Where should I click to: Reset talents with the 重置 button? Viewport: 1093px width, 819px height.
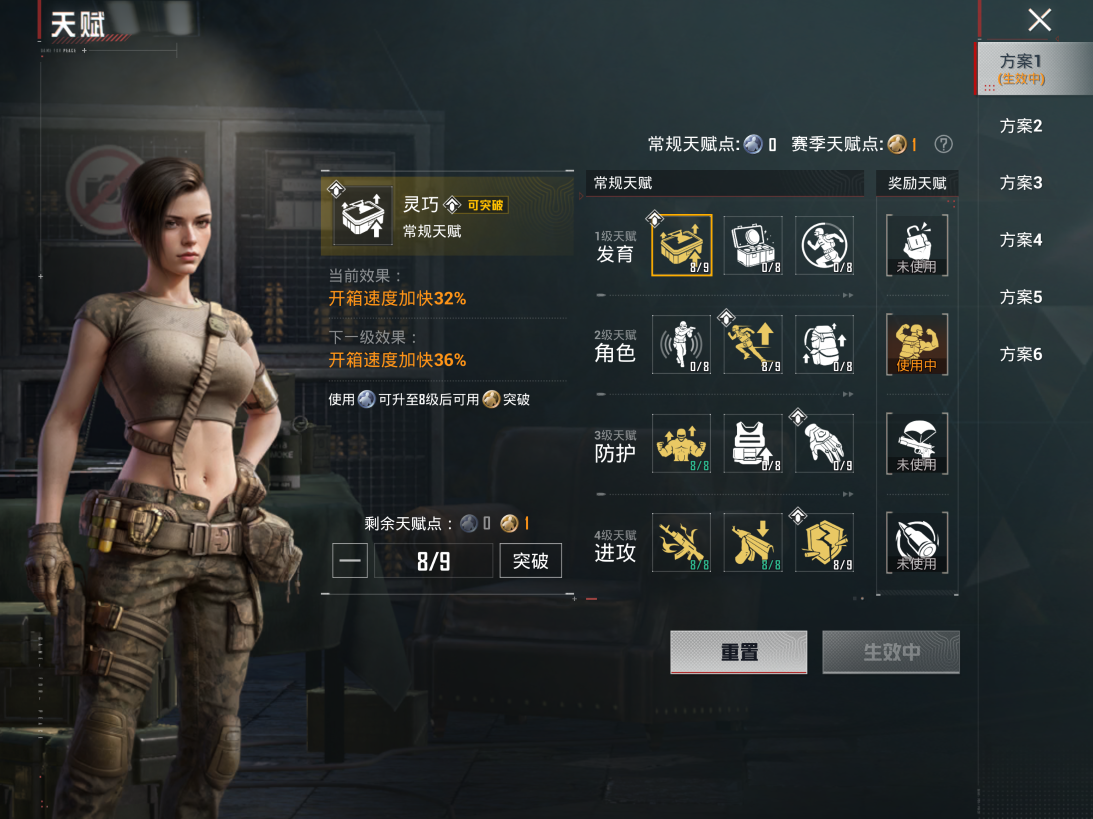coord(738,652)
